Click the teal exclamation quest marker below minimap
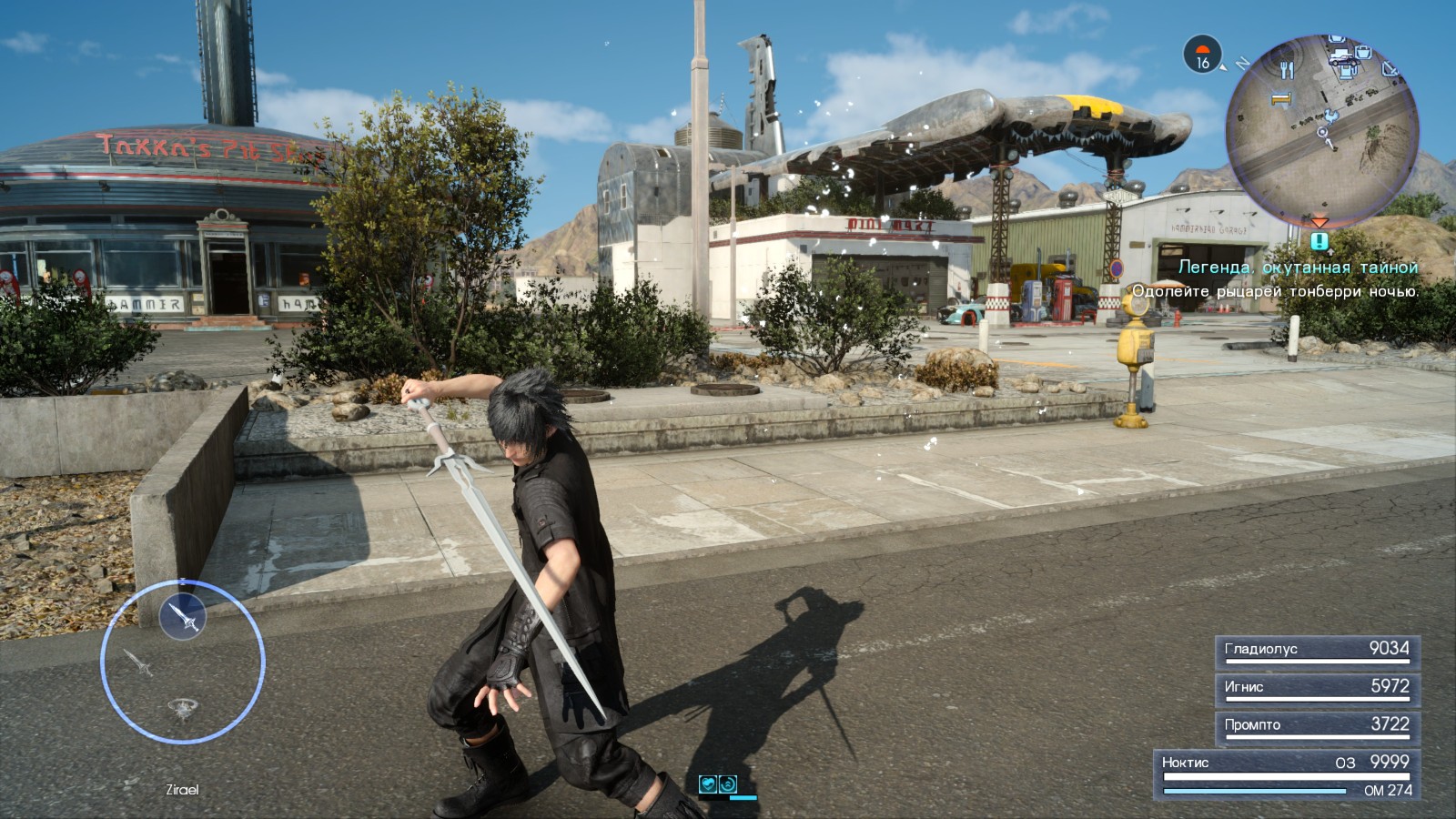The height and width of the screenshot is (819, 1456). (1319, 240)
